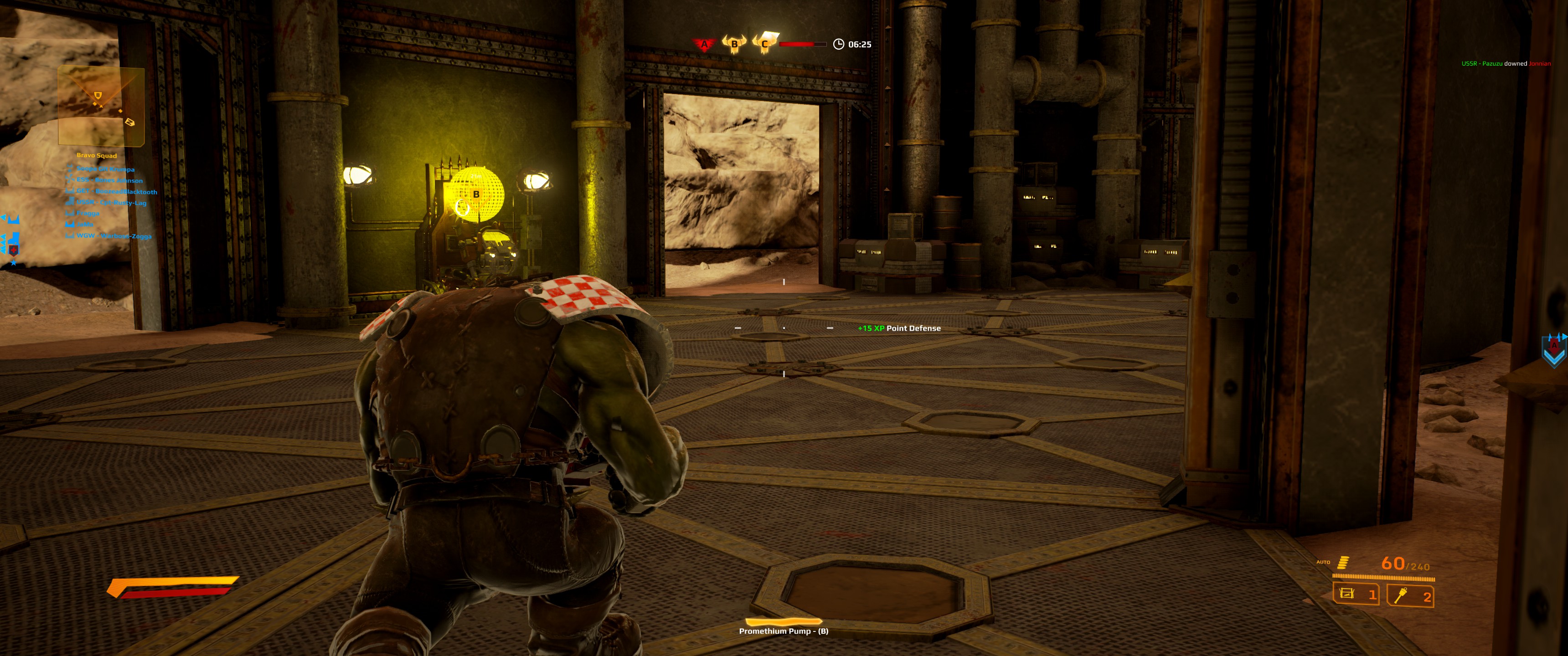The height and width of the screenshot is (656, 1568).
Task: Select the red A objective icon
Action: click(x=704, y=44)
